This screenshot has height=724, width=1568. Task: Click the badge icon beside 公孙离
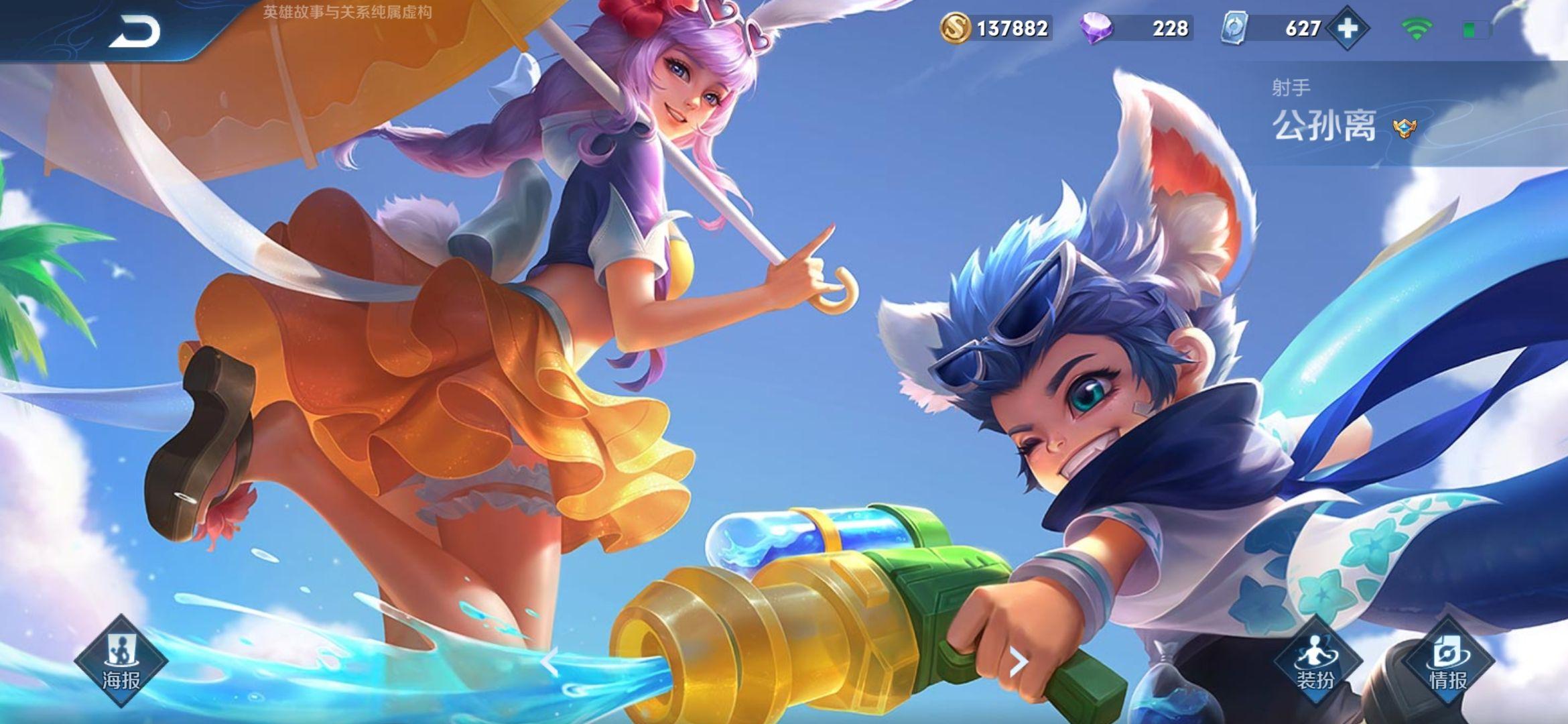pyautogui.click(x=1404, y=127)
